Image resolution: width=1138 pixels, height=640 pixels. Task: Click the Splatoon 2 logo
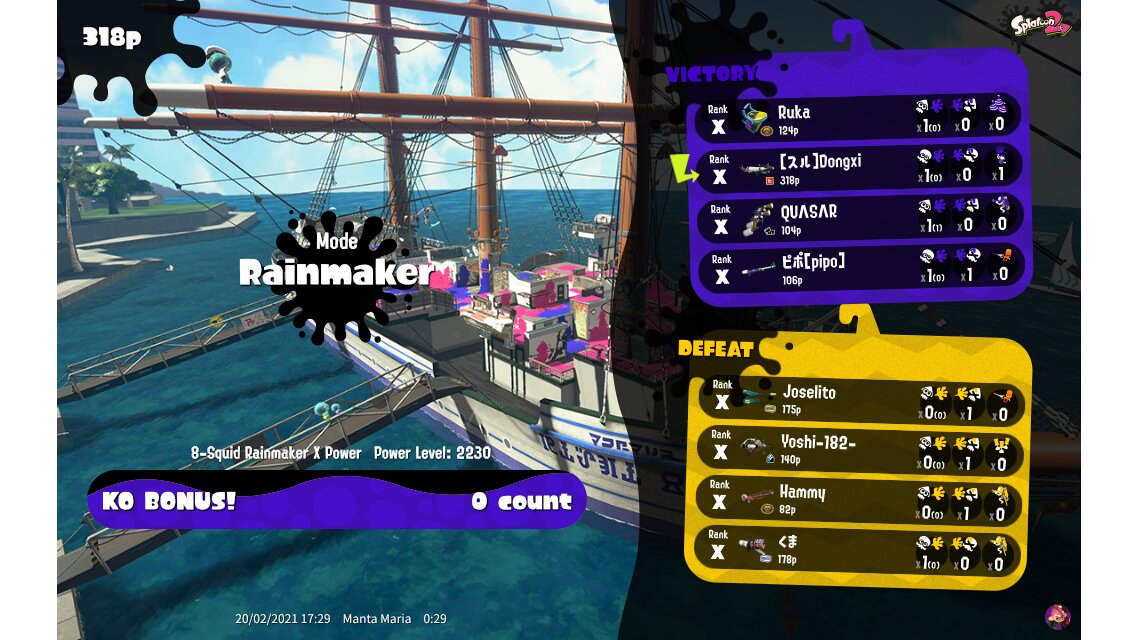(x=1040, y=24)
